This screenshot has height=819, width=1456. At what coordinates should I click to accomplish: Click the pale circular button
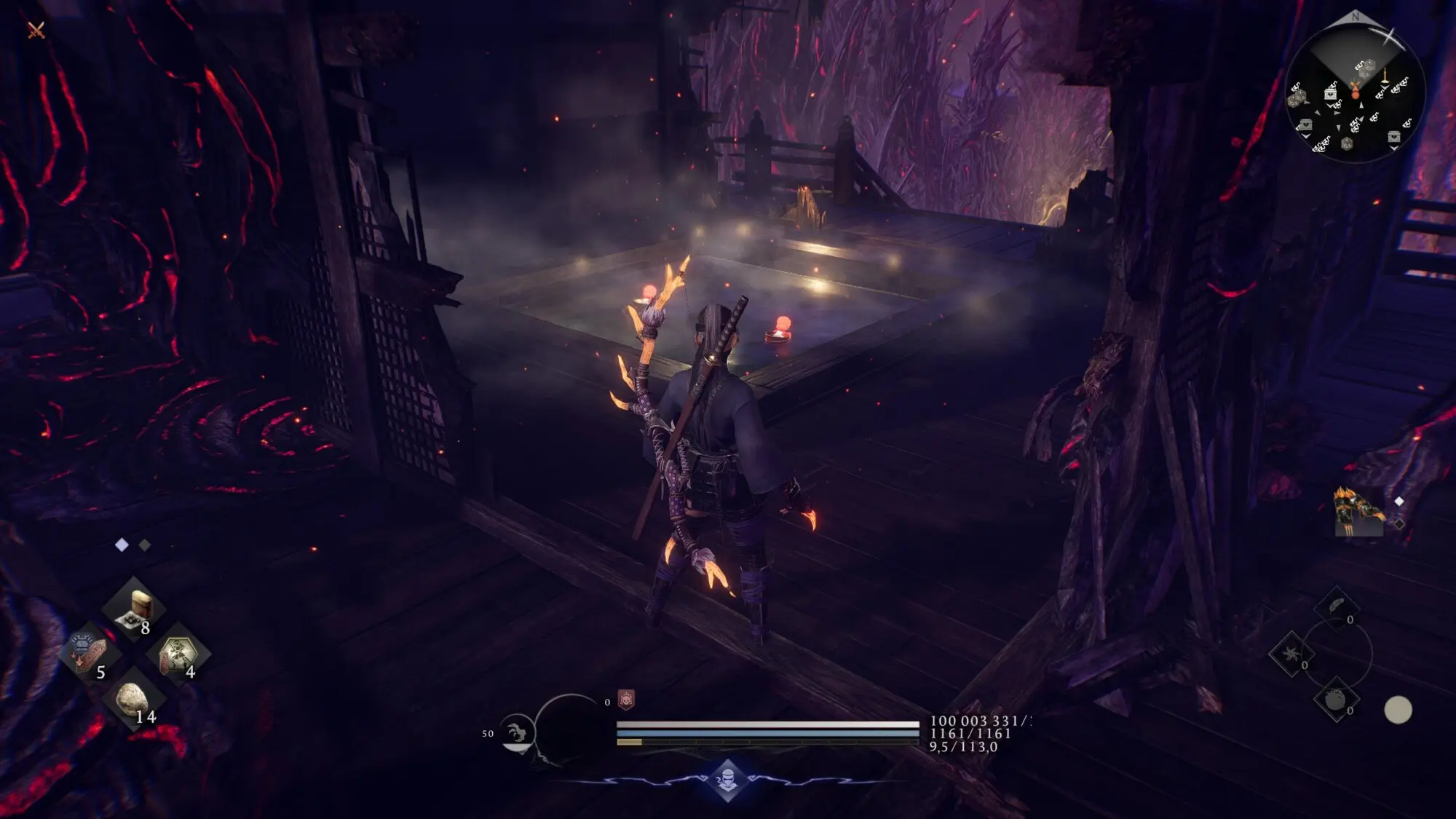point(1398,710)
